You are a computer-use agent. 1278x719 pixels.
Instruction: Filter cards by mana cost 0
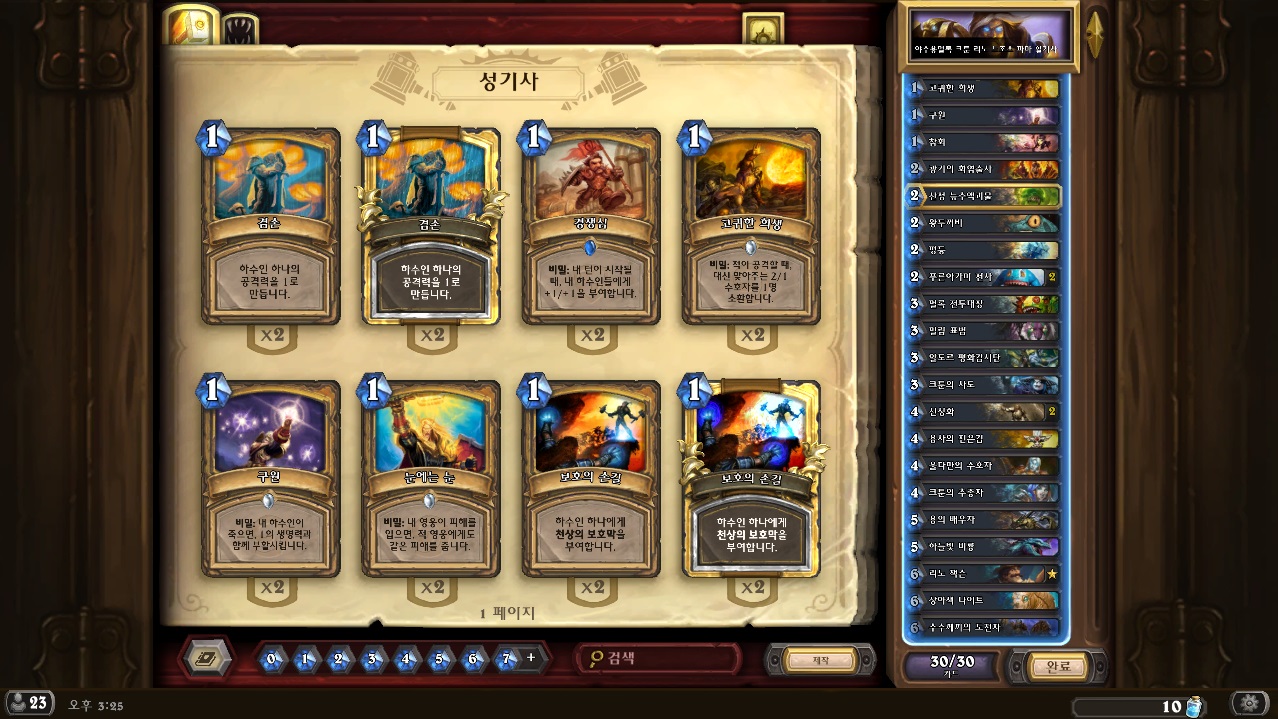coord(271,659)
